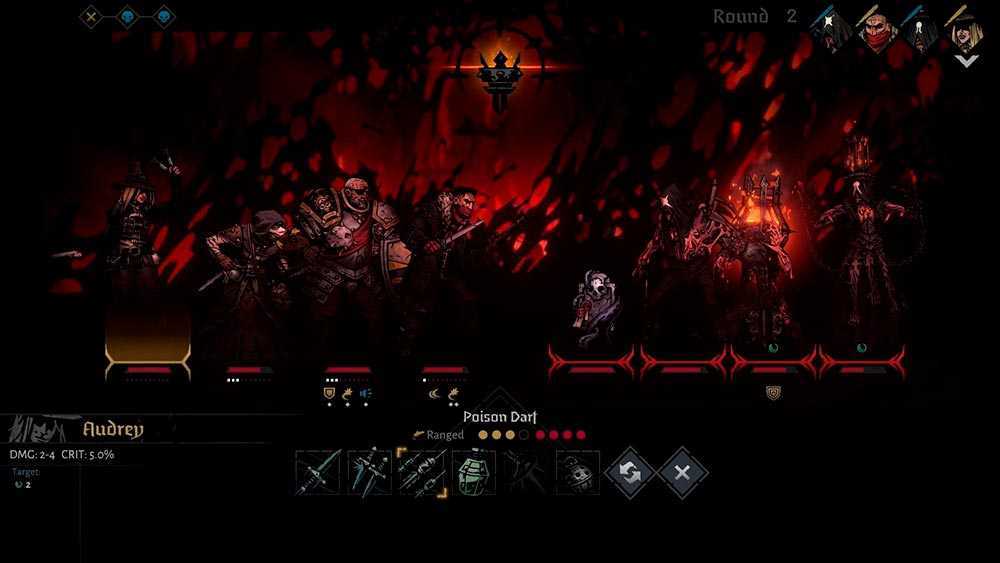This screenshot has height=563, width=1000.
Task: Click the crossed swords battle stage marker
Action: point(92,16)
